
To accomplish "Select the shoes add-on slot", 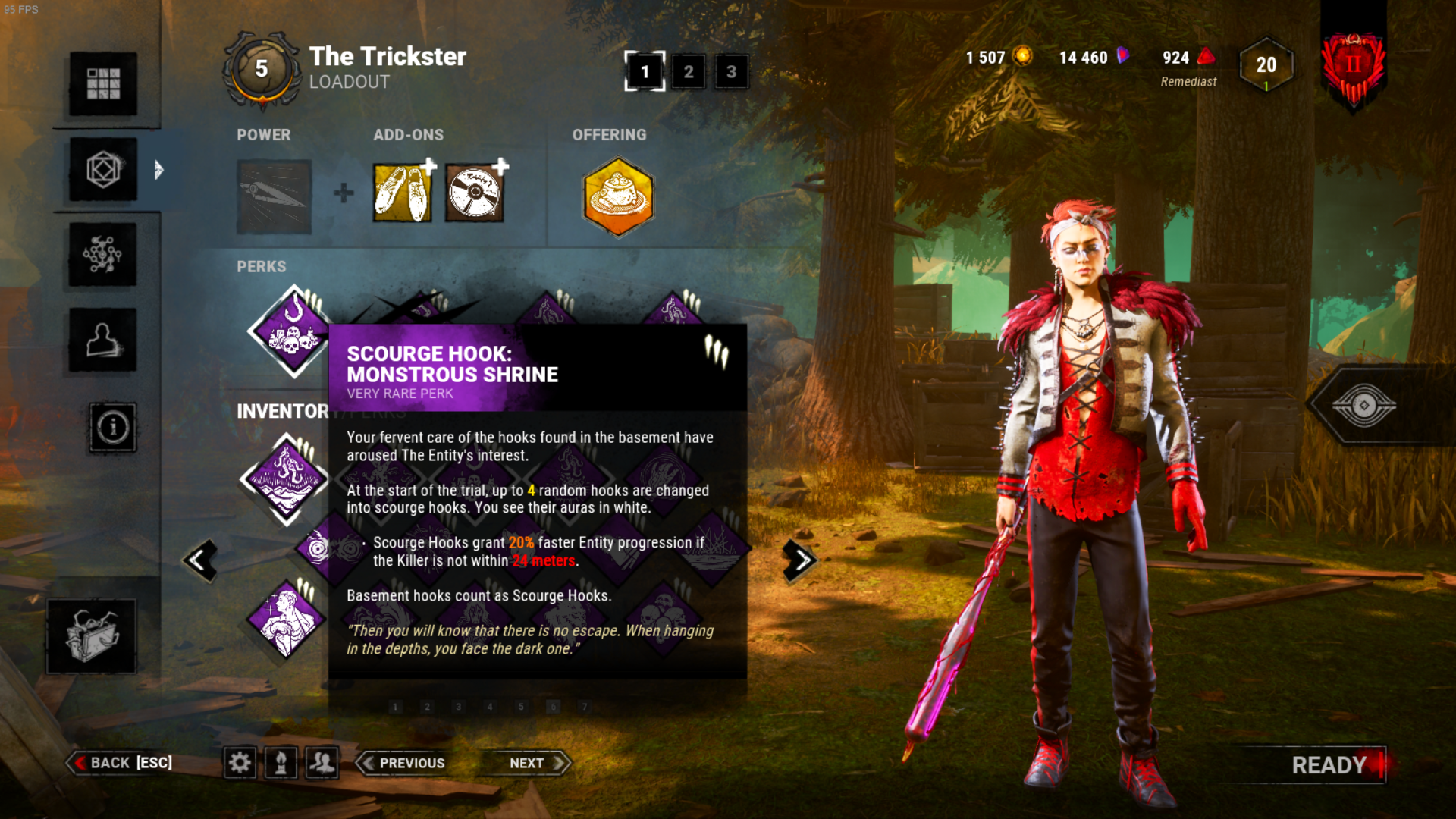I will pos(402,194).
